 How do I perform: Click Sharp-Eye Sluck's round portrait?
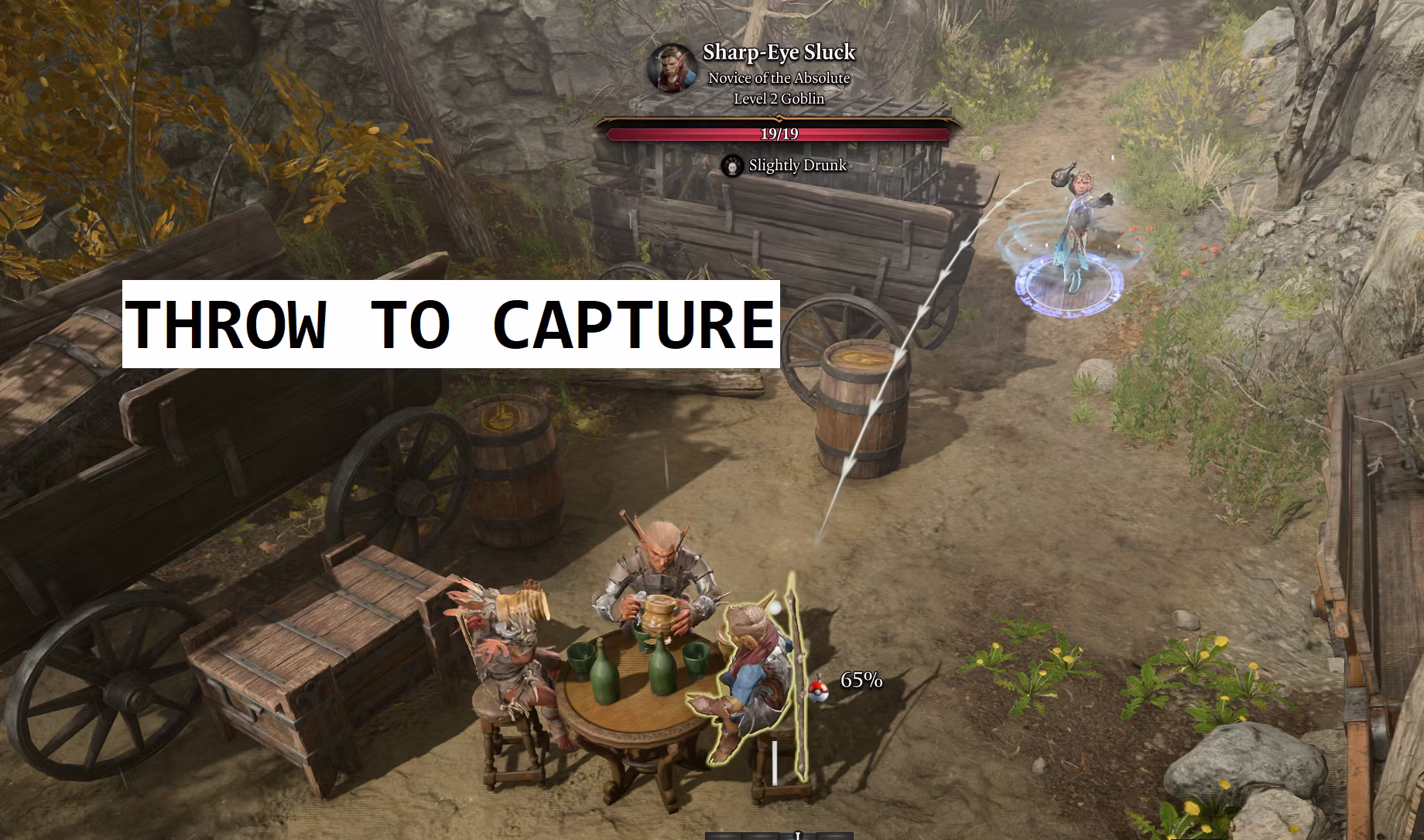672,67
